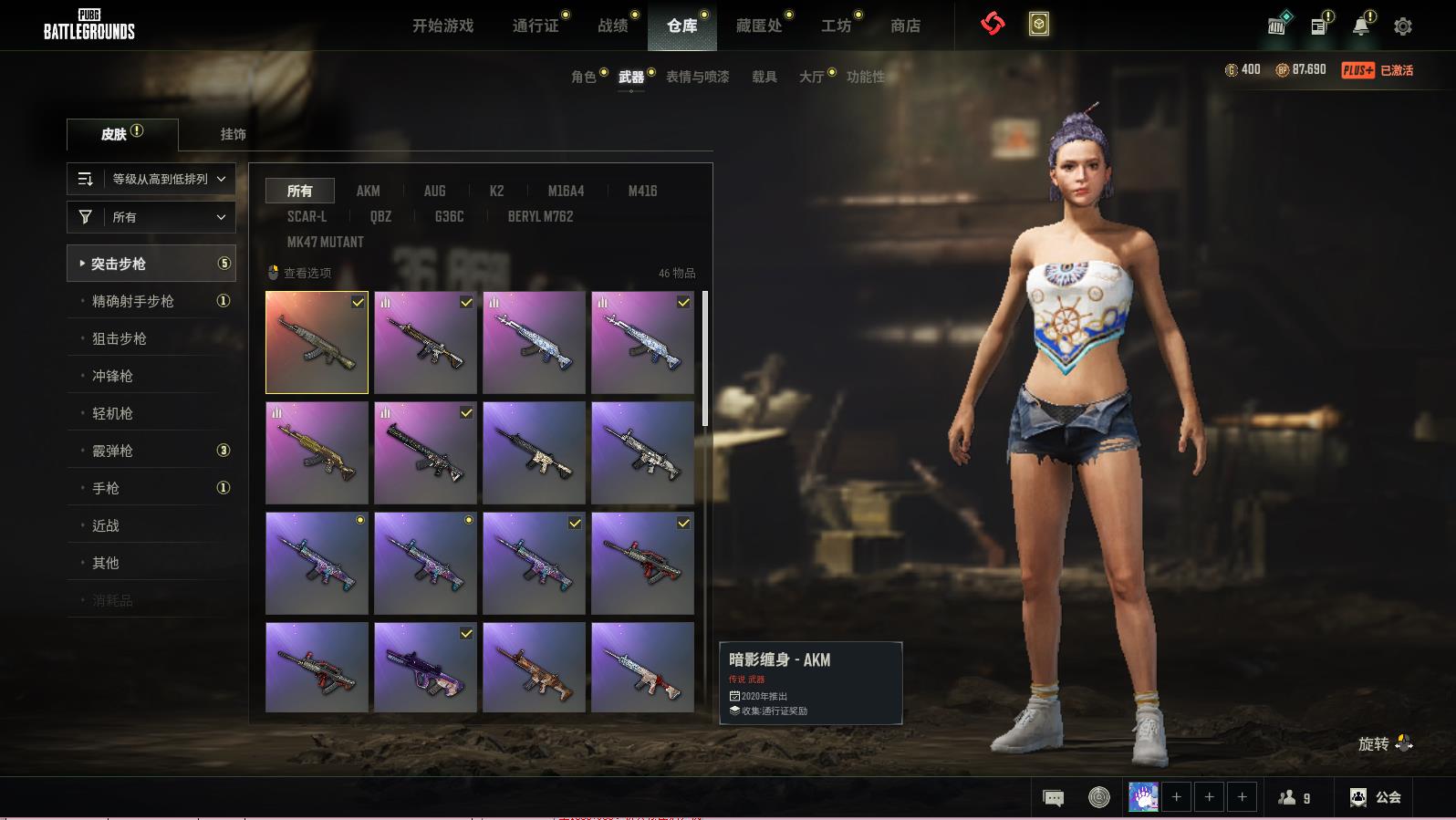The height and width of the screenshot is (820, 1456).
Task: Open the 工坊 workshop tab
Action: click(x=836, y=26)
